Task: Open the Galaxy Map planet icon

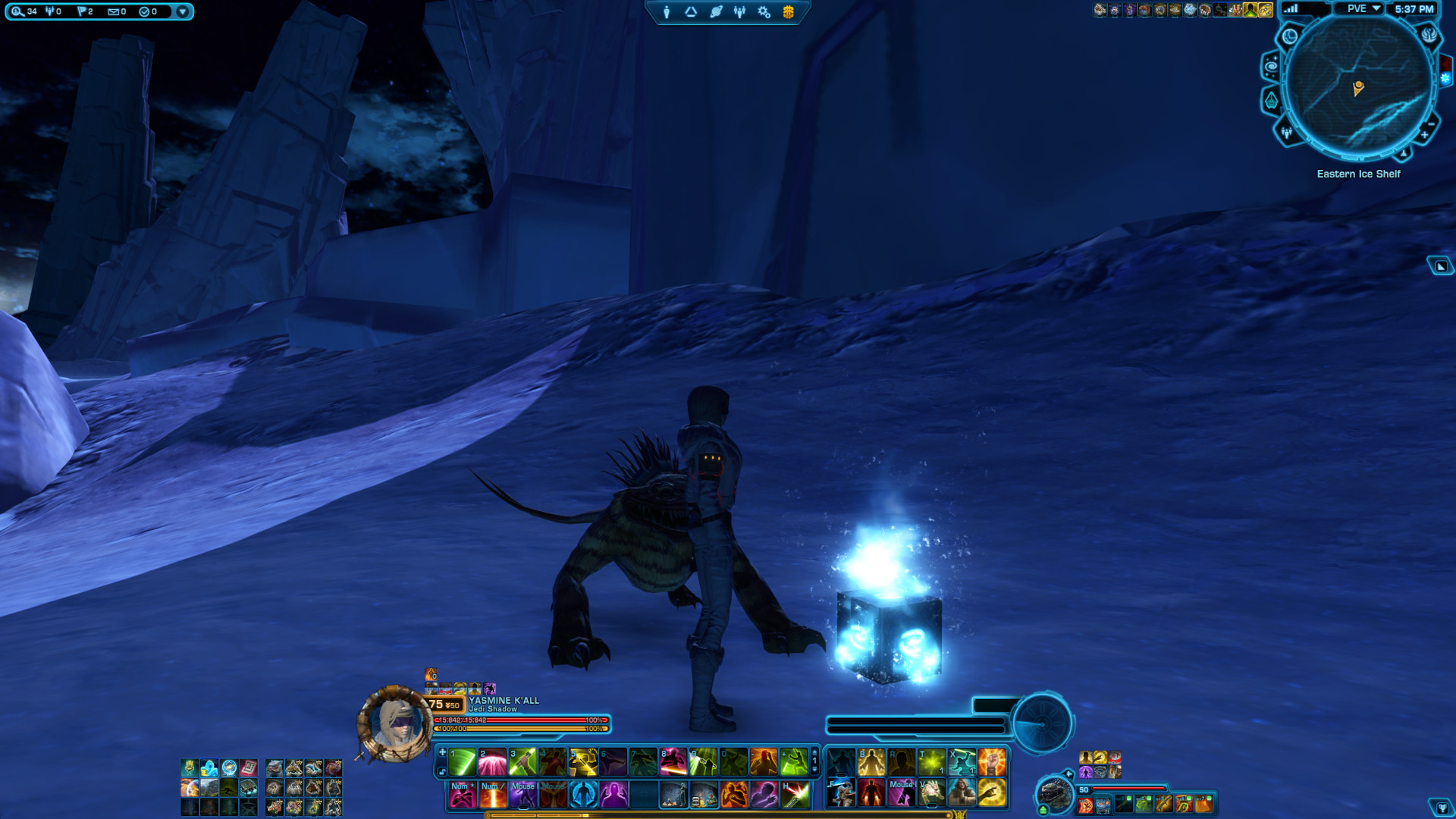Action: coord(716,12)
